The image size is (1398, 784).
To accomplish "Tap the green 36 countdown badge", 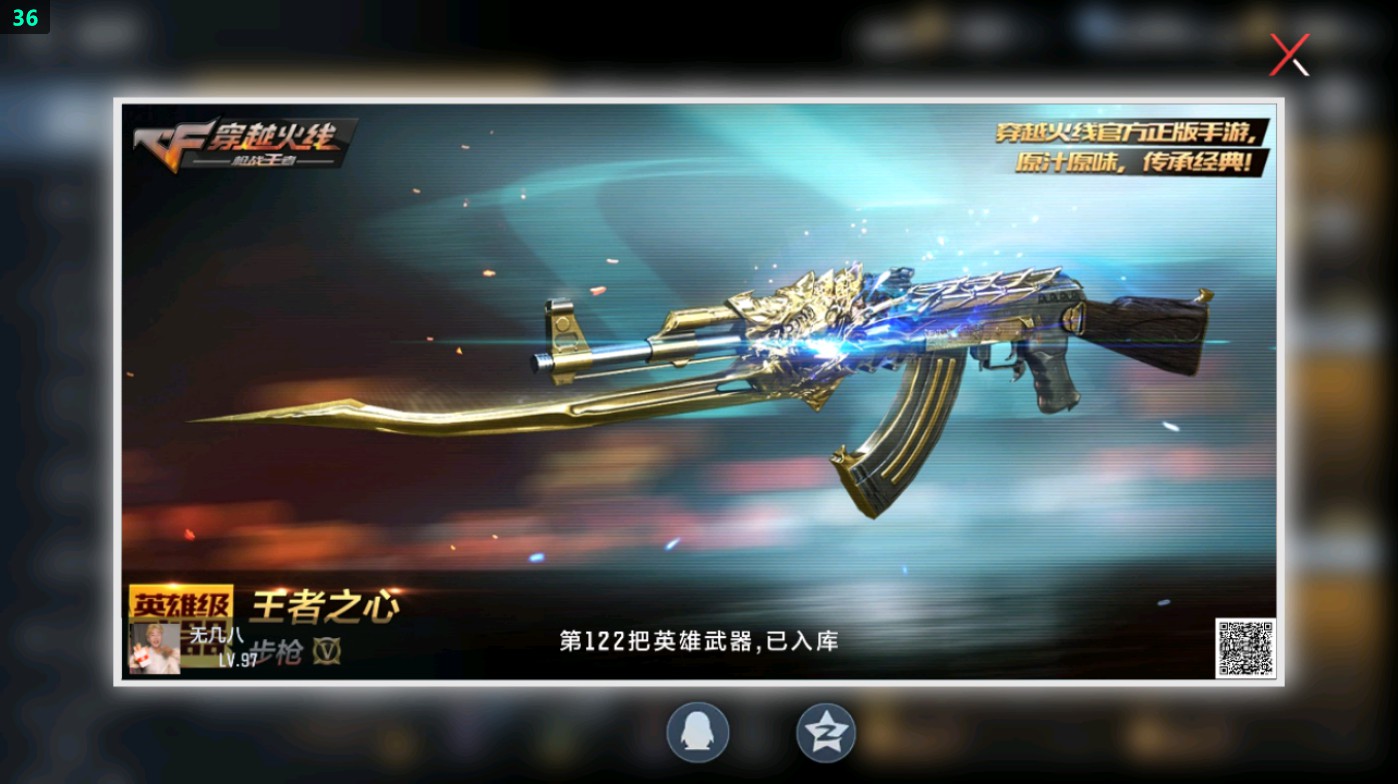I will (24, 17).
